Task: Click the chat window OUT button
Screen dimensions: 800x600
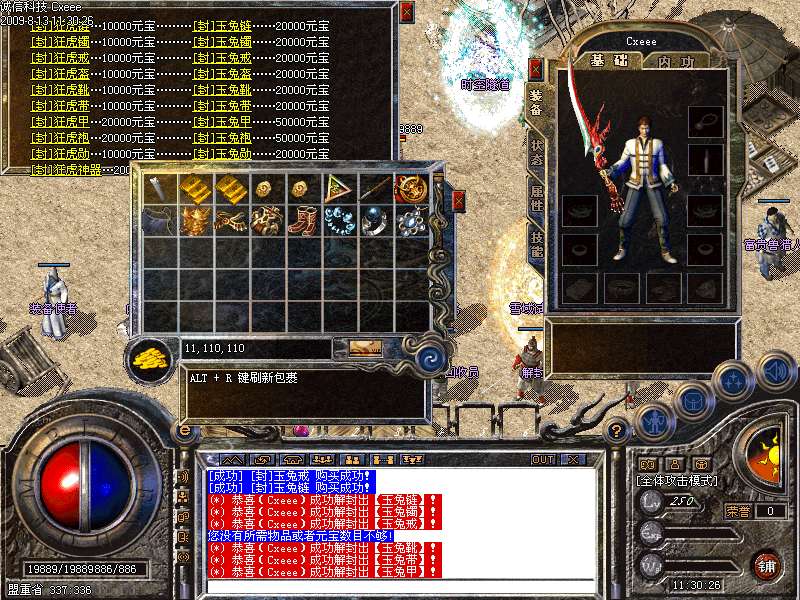Action: point(543,459)
